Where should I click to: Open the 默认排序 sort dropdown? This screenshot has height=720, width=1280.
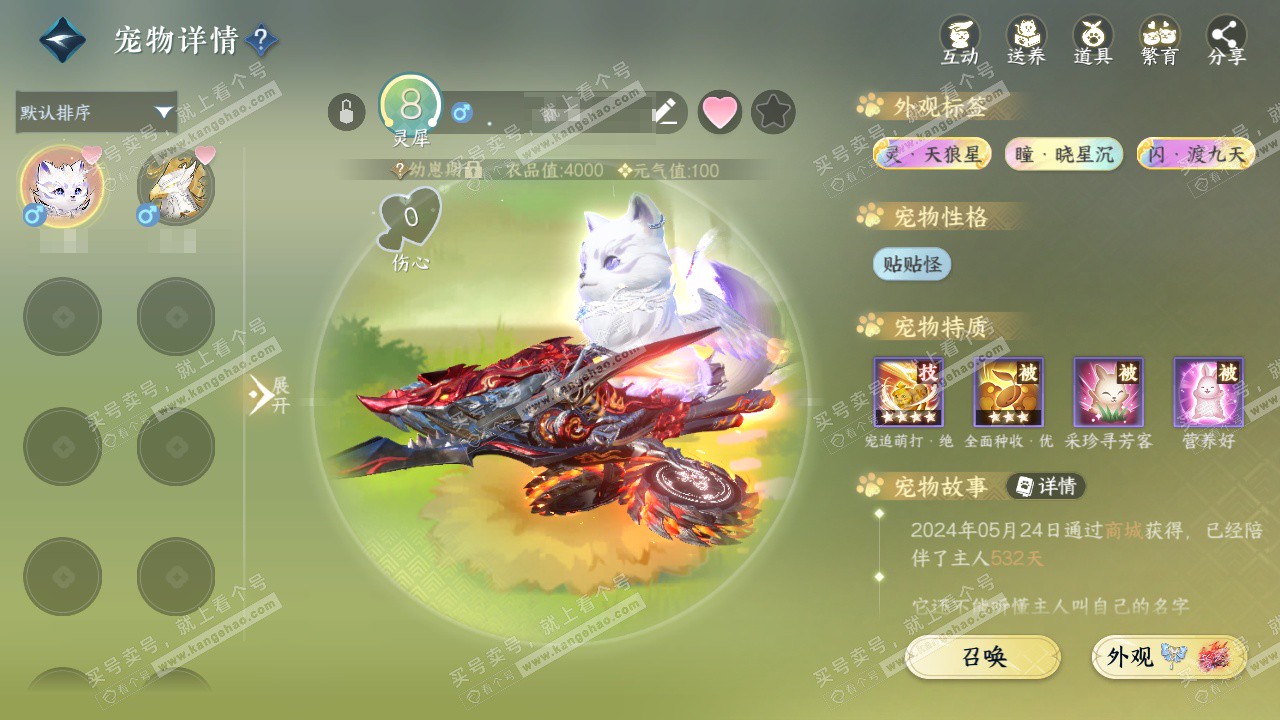tap(97, 112)
